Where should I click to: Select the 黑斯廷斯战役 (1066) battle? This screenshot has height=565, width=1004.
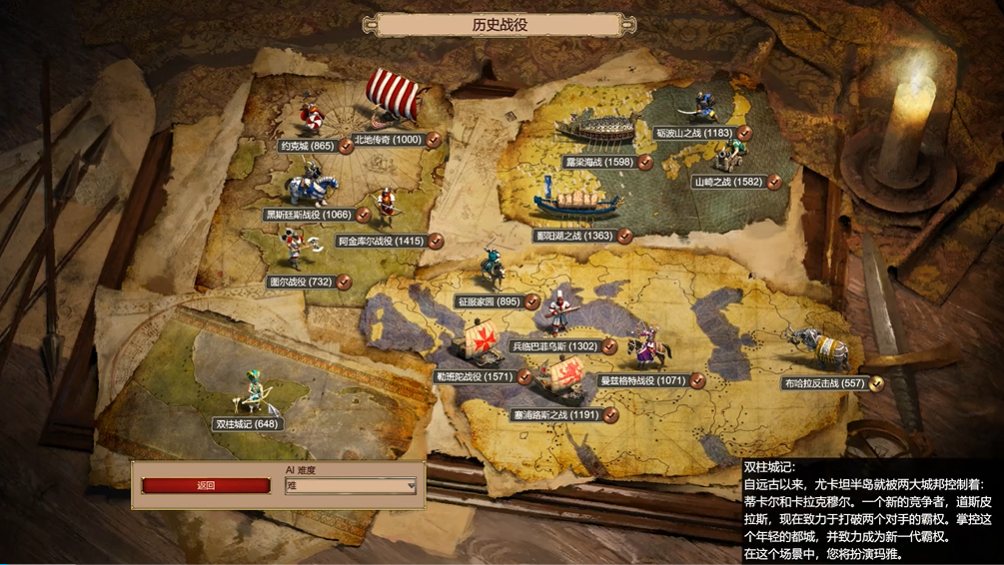[x=309, y=215]
